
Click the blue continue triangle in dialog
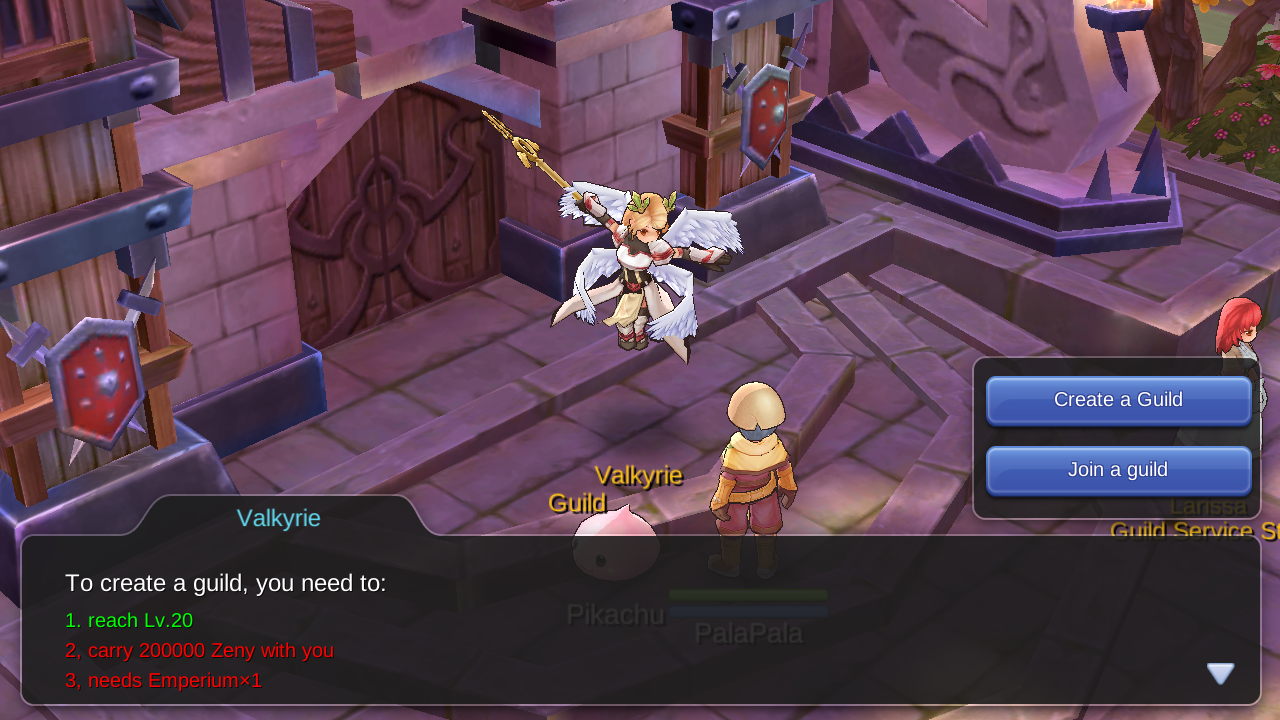[x=1219, y=672]
